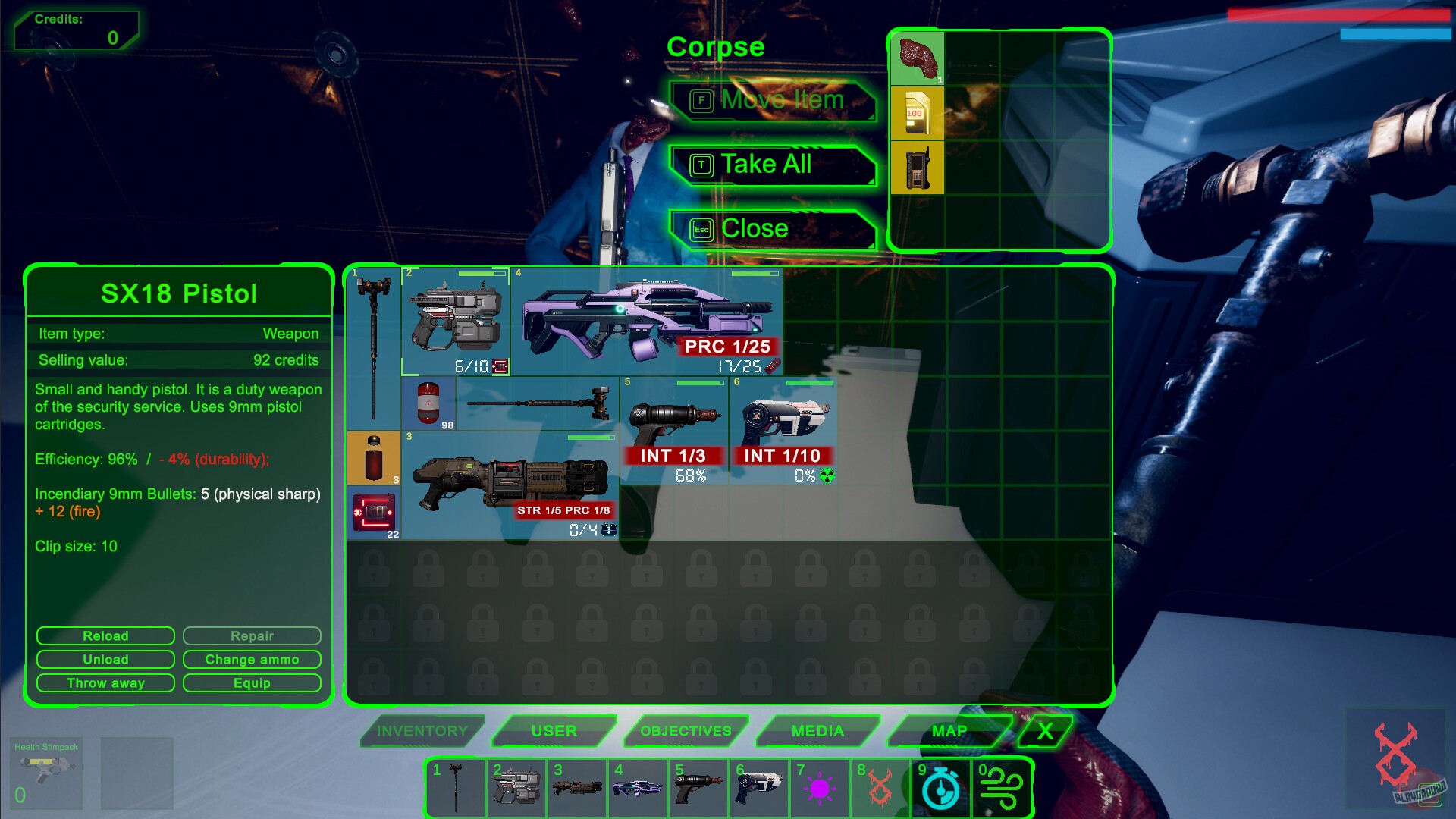Image resolution: width=1456 pixels, height=819 pixels.
Task: Click Throw away on the SX18 Pistol
Action: [x=105, y=682]
